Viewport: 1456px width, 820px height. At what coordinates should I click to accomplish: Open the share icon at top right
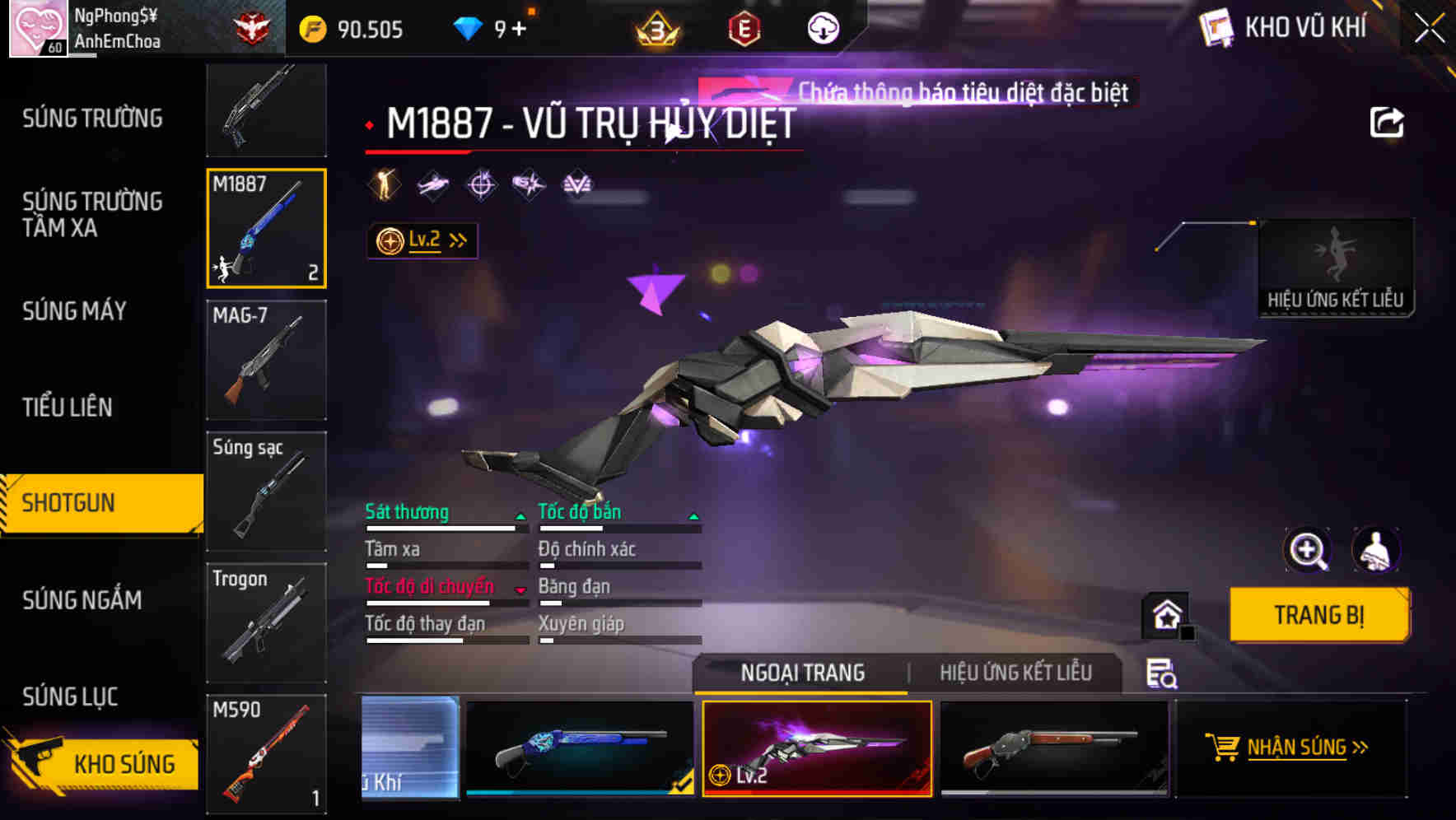tap(1388, 122)
